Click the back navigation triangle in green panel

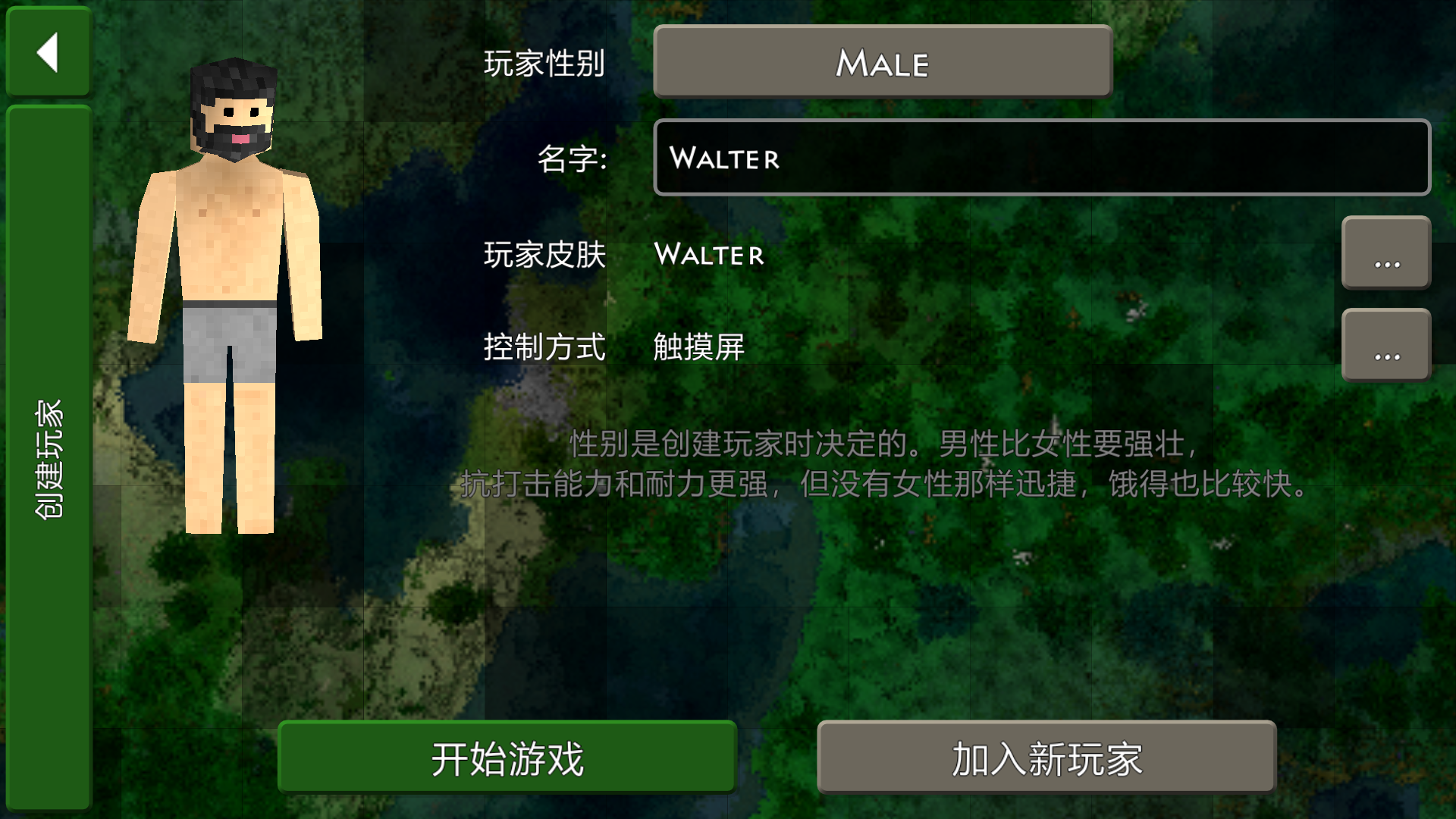point(48,51)
